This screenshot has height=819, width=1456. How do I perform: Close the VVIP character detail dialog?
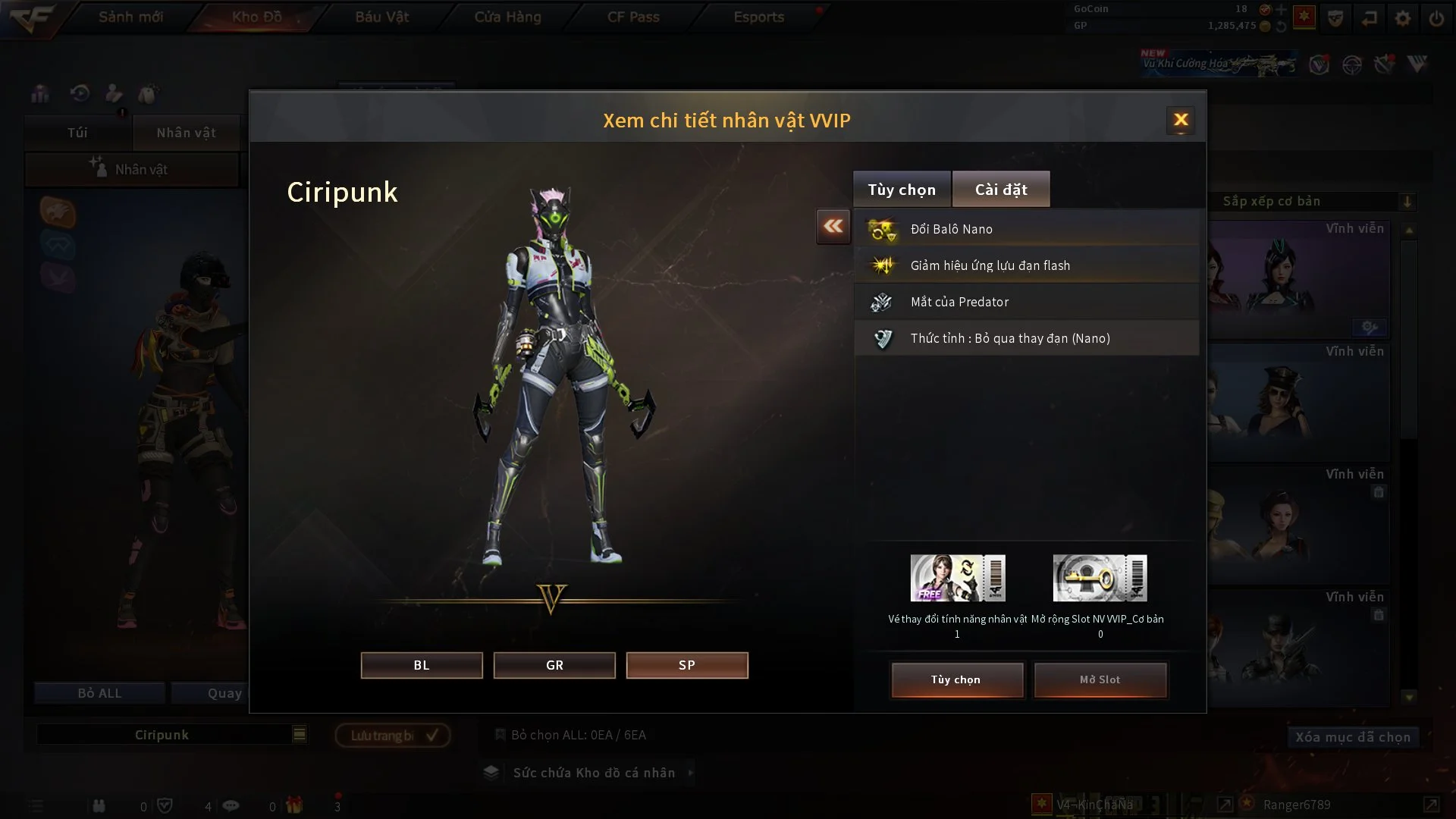click(1181, 120)
